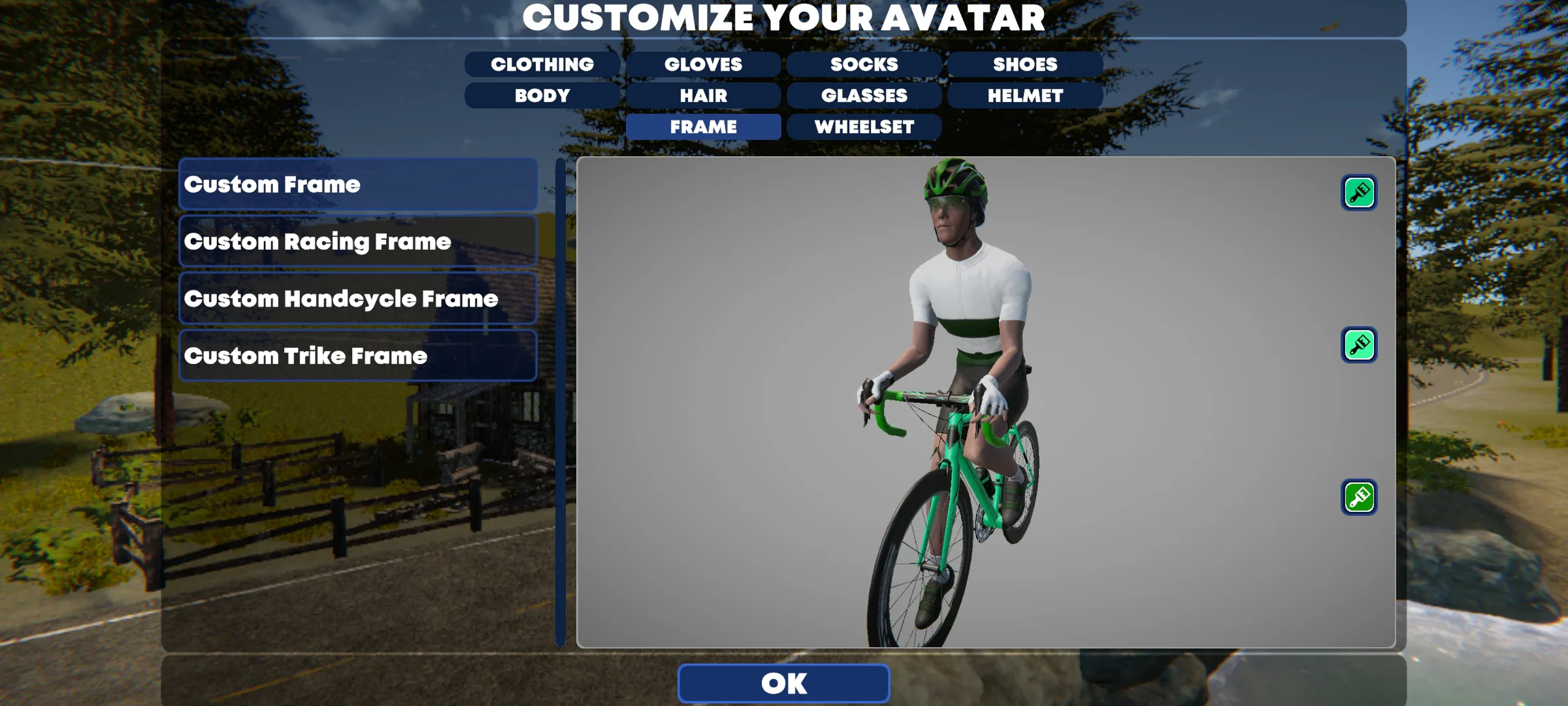Viewport: 1568px width, 706px height.
Task: Choose the Custom Racing Frame option
Action: click(358, 241)
